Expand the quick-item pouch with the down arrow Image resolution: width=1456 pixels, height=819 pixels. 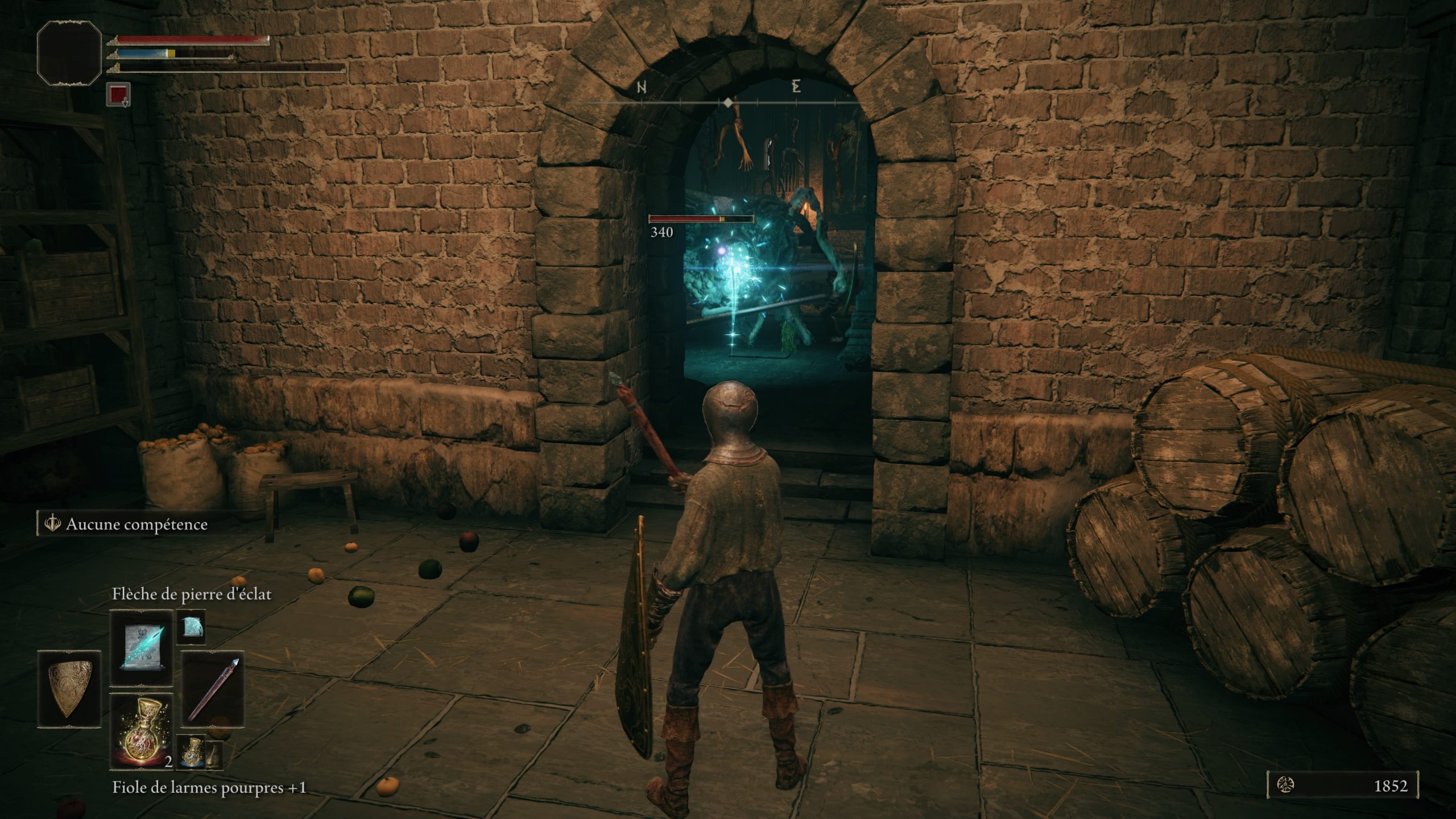(x=126, y=104)
